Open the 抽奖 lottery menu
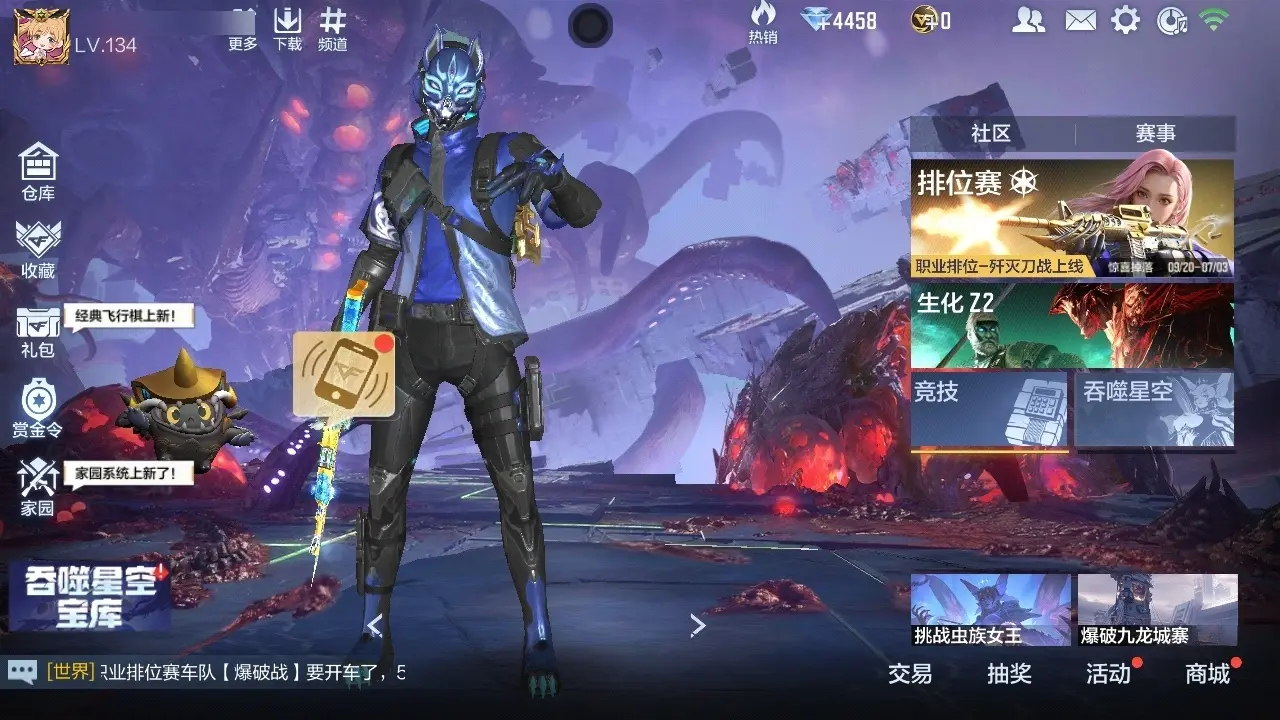Screen dimensions: 1280x720 (x=1009, y=674)
